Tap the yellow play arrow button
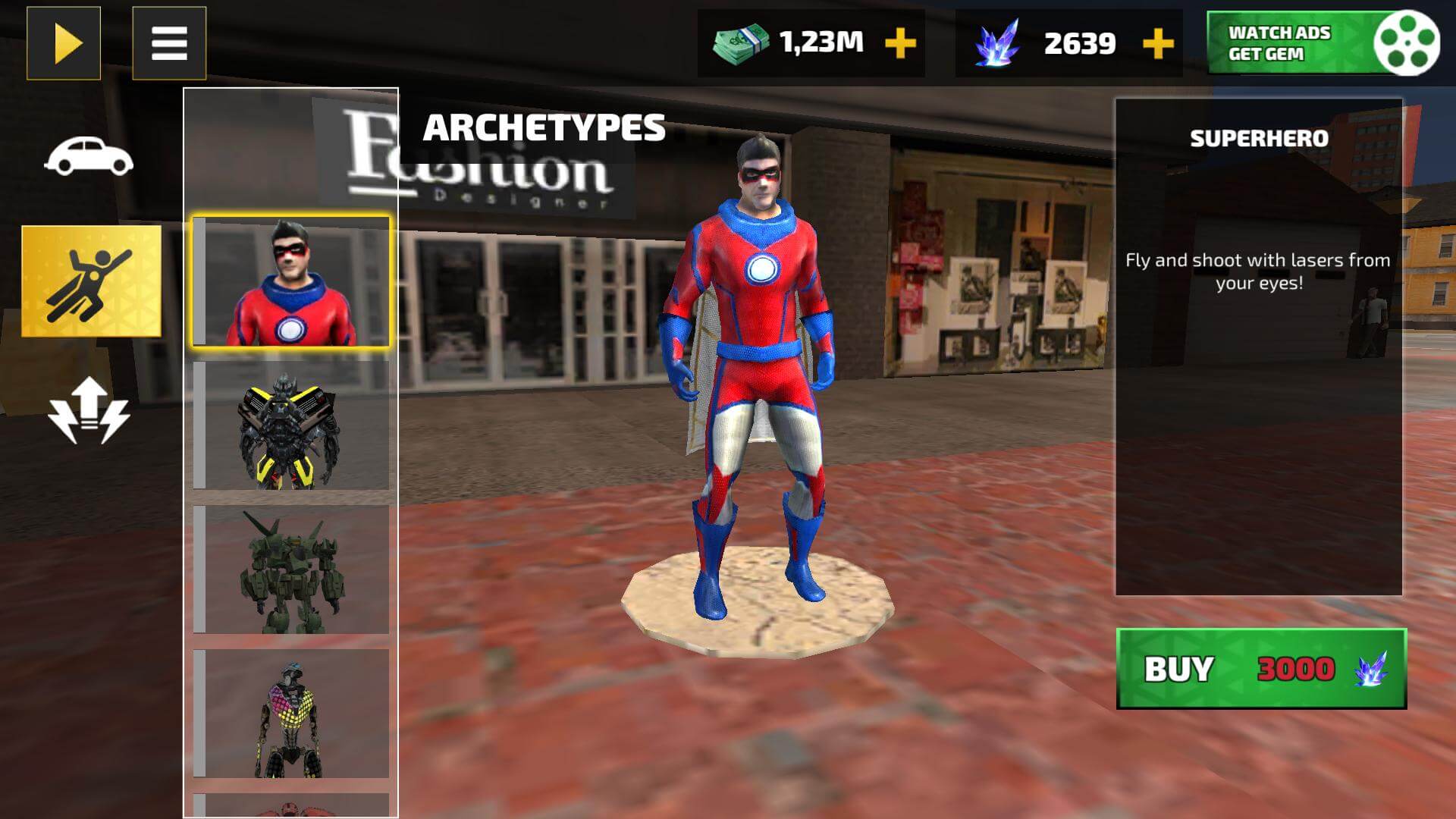Viewport: 1456px width, 819px height. [64, 42]
